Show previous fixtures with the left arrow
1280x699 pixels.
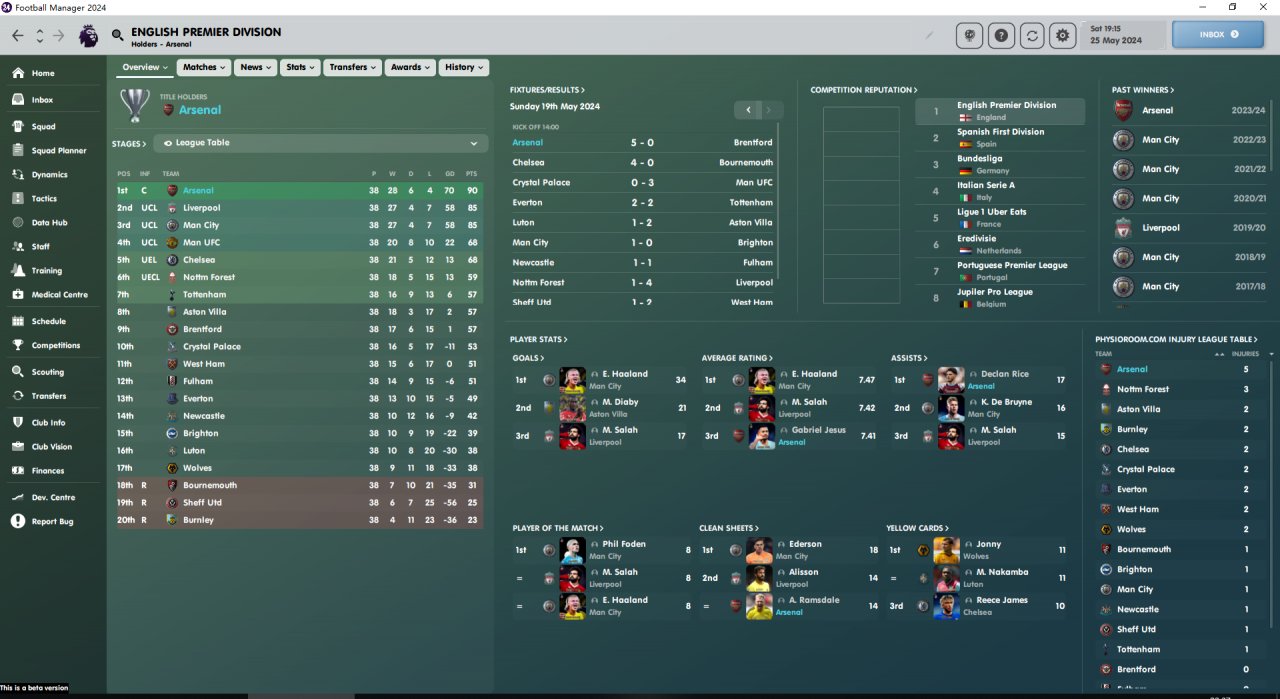pyautogui.click(x=748, y=110)
